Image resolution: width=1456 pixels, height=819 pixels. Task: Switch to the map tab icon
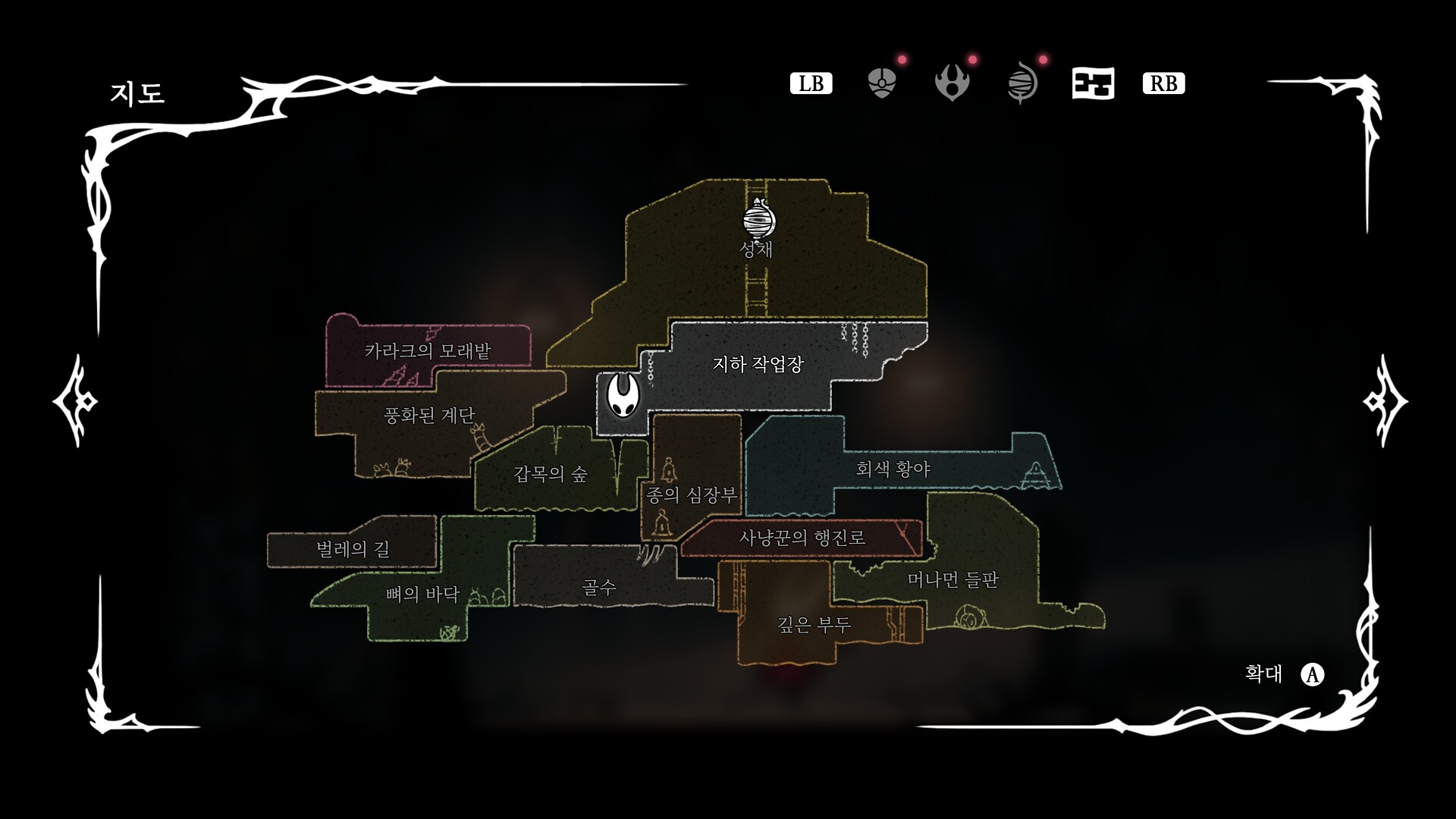point(1093,83)
